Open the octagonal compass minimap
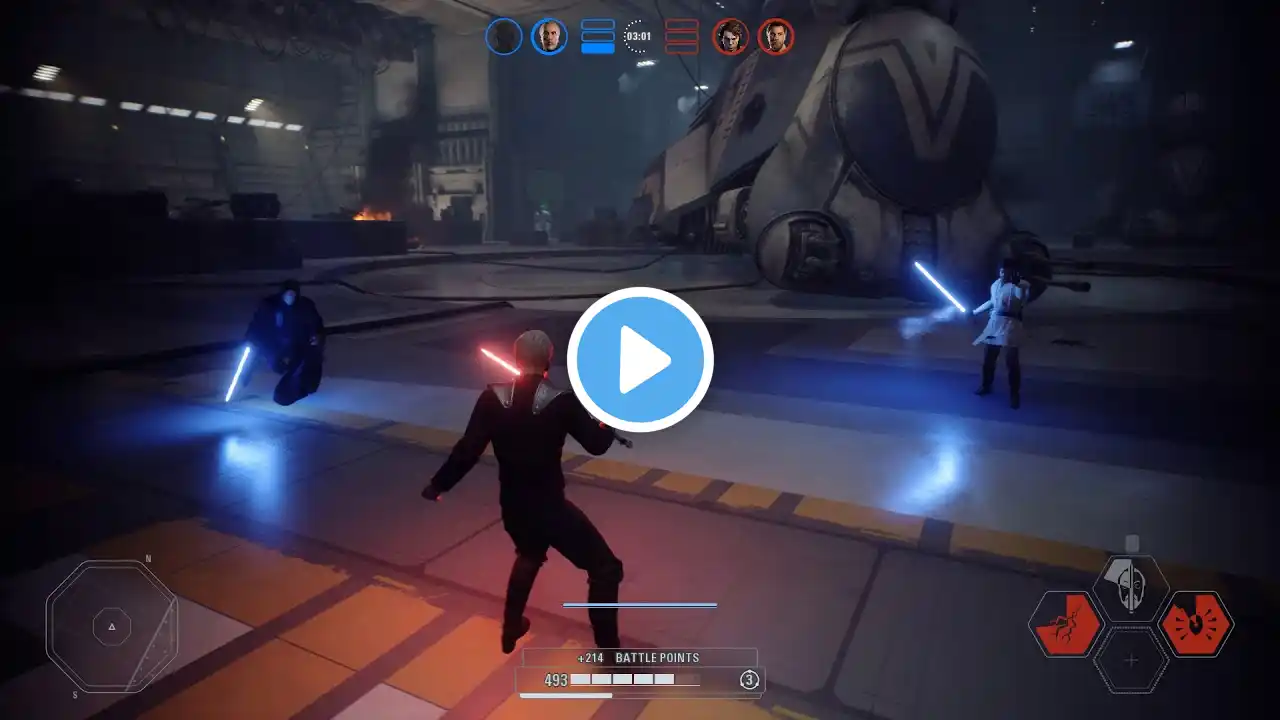The image size is (1280, 720). tap(112, 627)
